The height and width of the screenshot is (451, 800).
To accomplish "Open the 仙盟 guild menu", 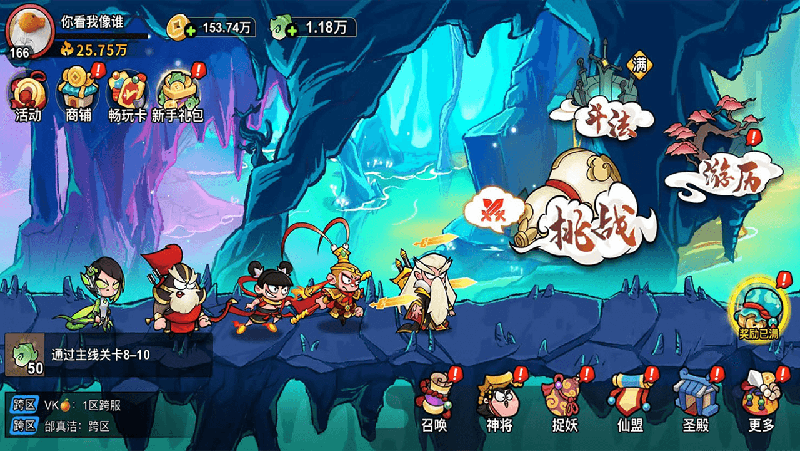I will pyautogui.click(x=629, y=400).
